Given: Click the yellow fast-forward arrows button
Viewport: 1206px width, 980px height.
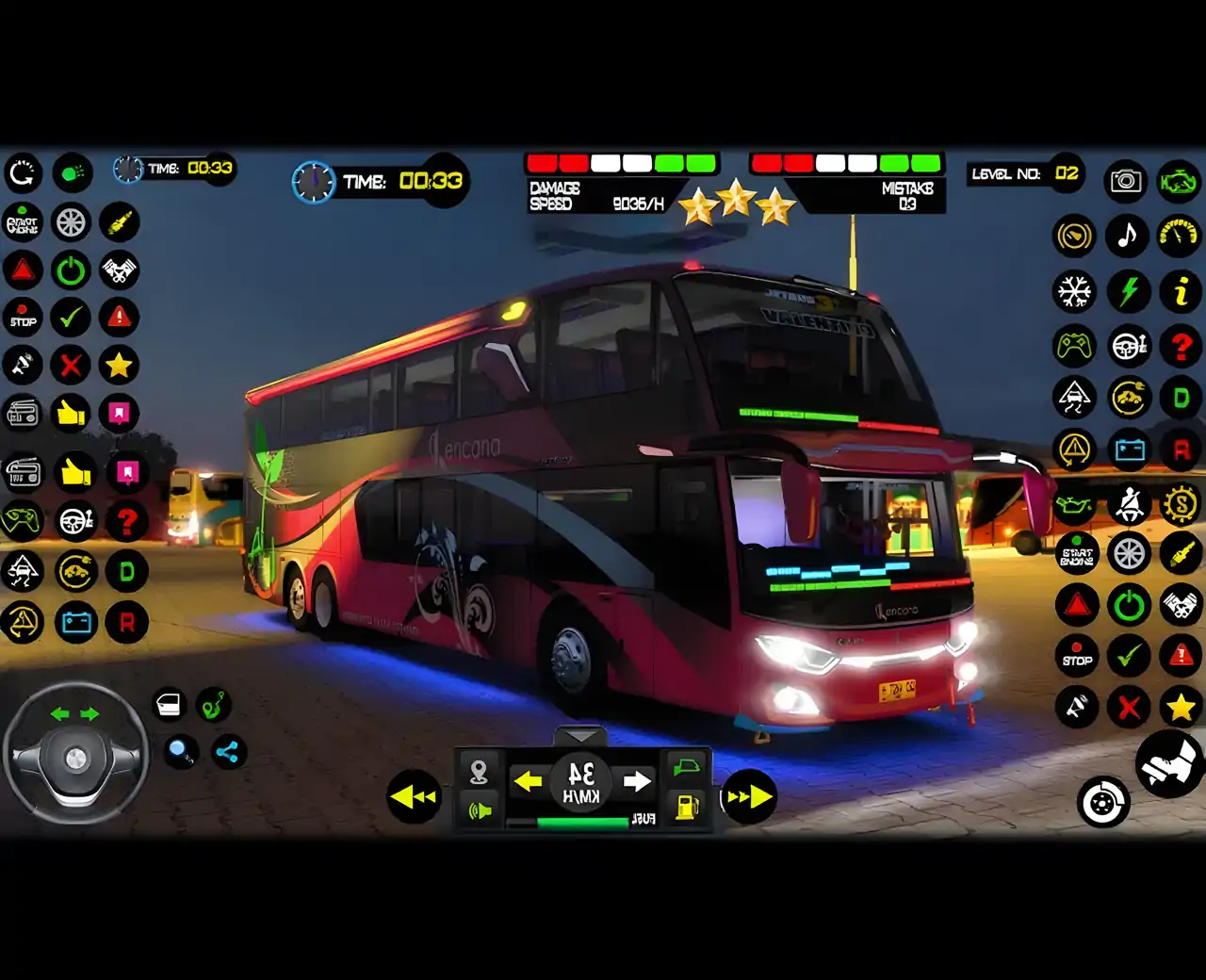Looking at the screenshot, I should [x=750, y=797].
